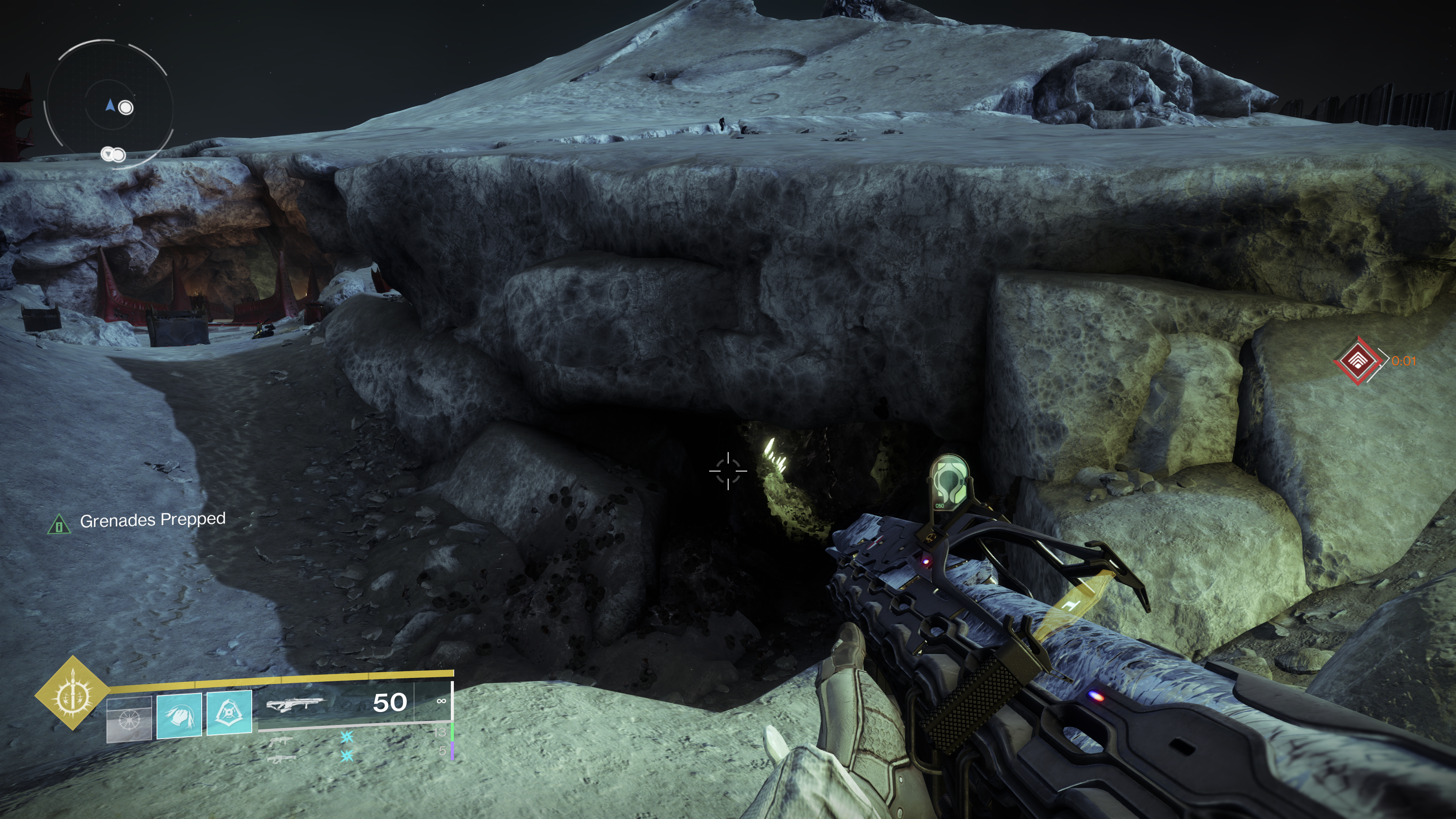Activate the class ability barricade icon
Image resolution: width=1456 pixels, height=819 pixels.
click(229, 713)
